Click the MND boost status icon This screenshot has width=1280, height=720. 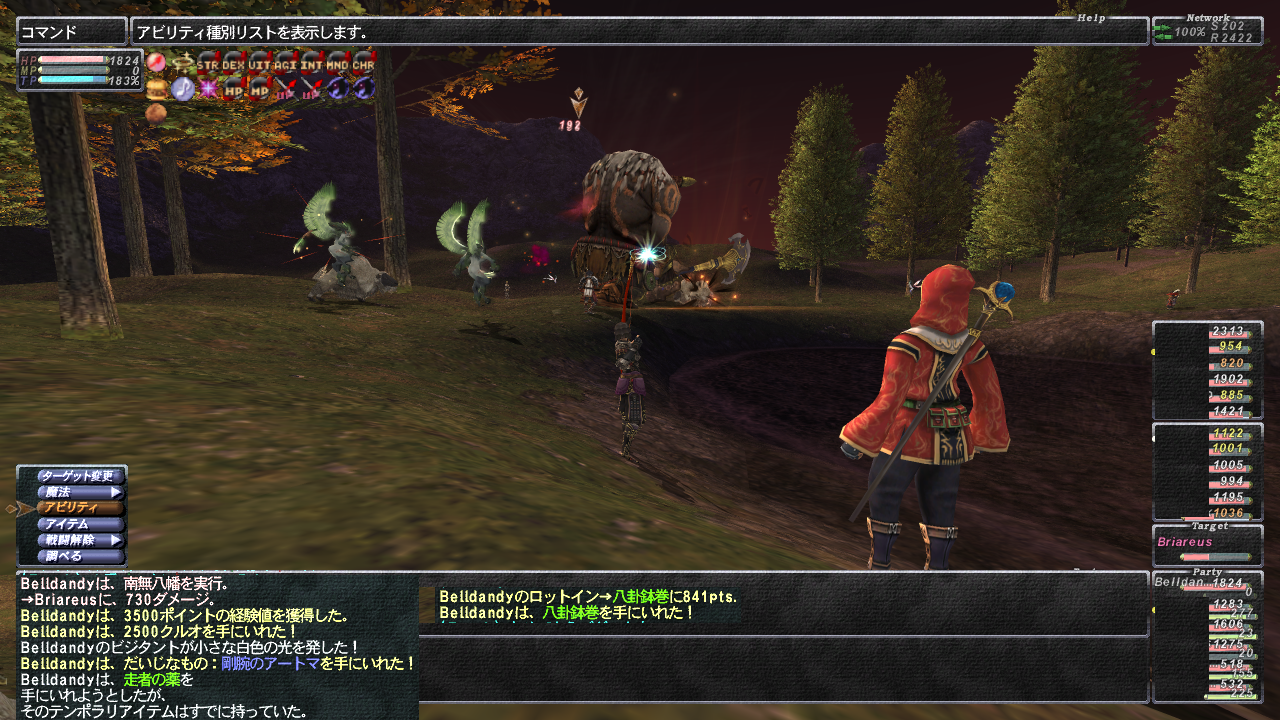click(338, 63)
